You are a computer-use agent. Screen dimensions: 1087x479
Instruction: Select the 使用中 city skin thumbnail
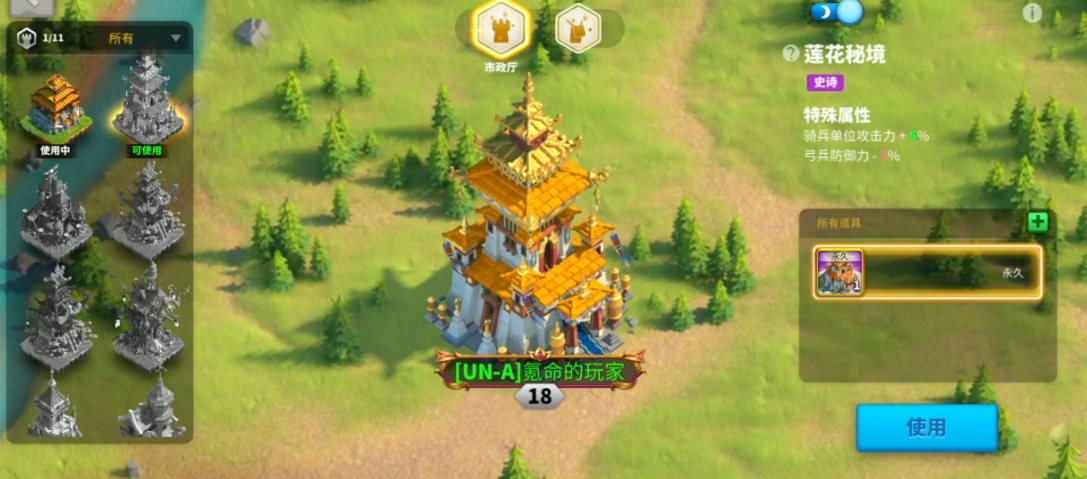pyautogui.click(x=57, y=108)
